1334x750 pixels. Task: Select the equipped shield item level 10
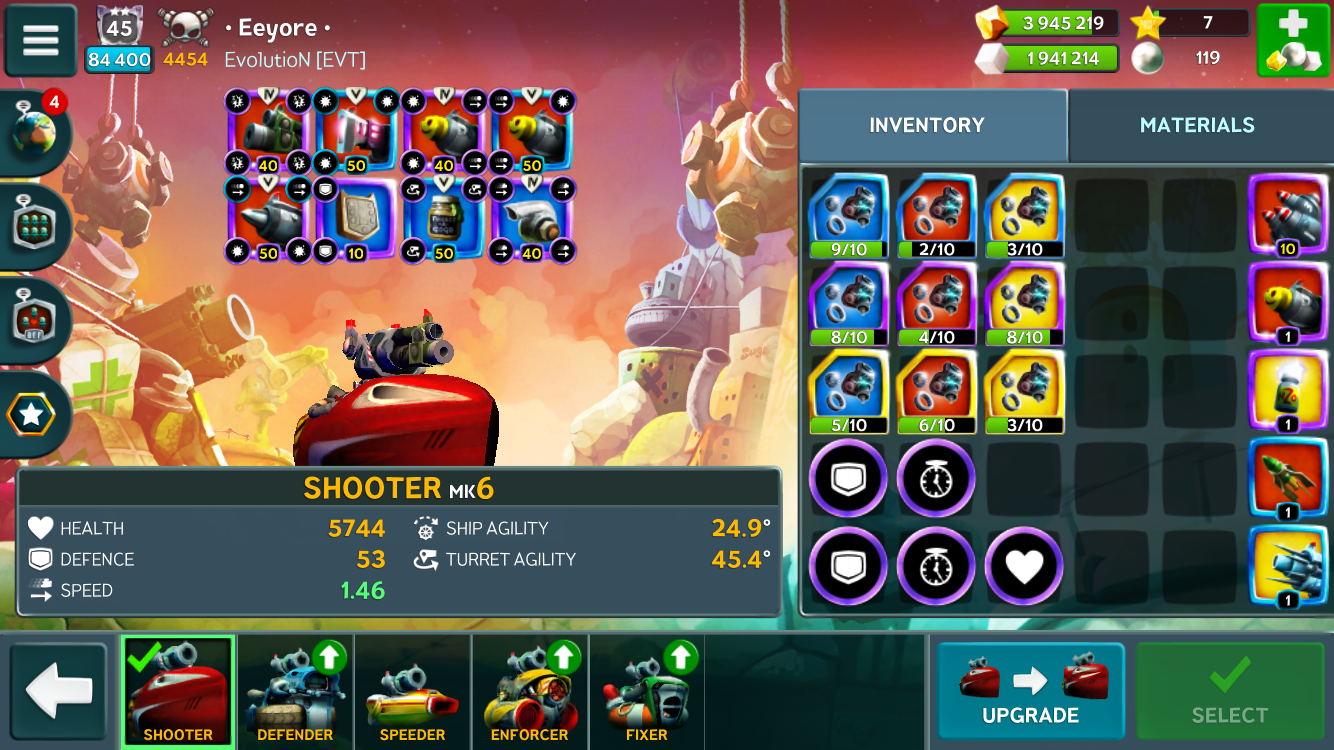click(356, 220)
